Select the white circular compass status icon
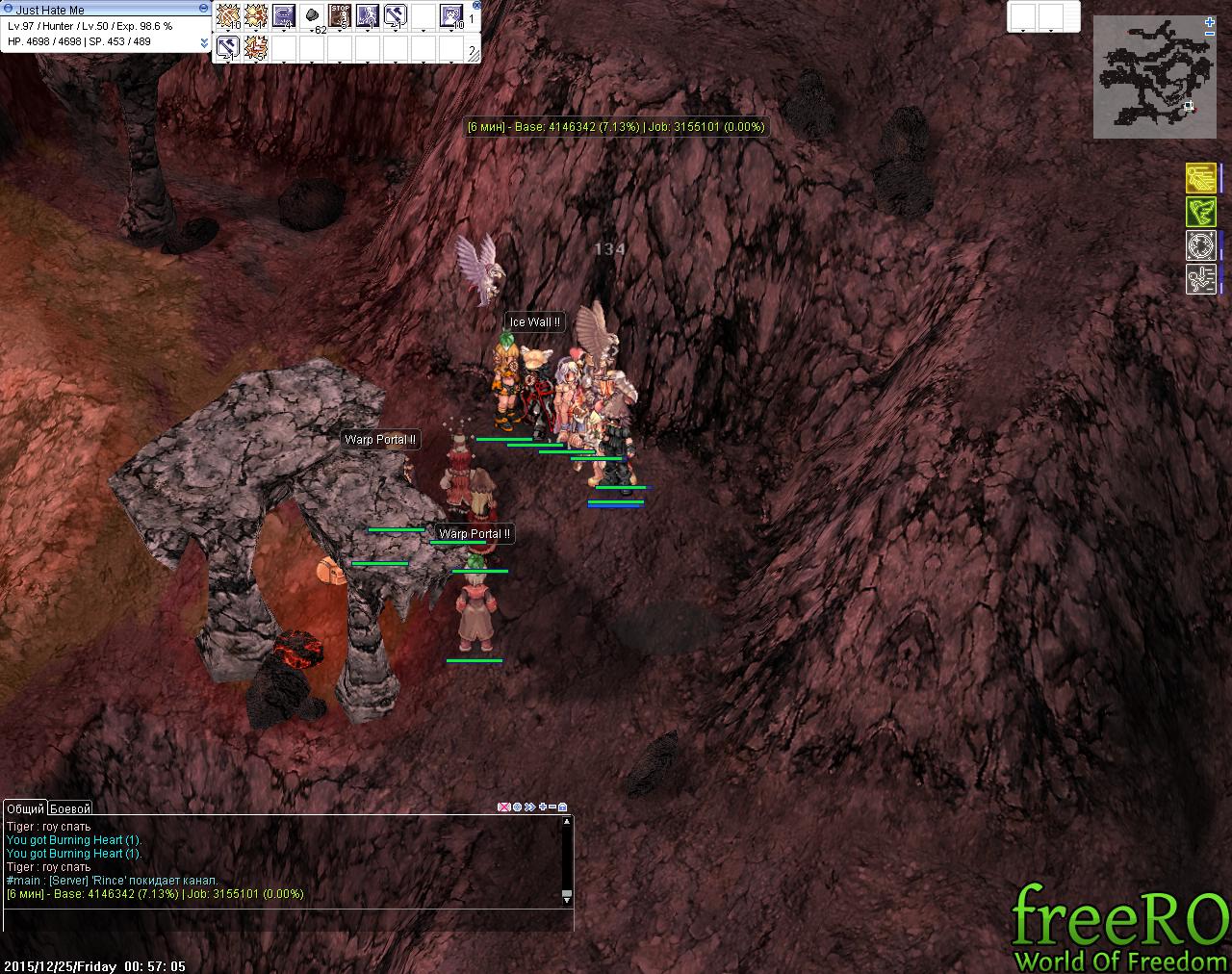Viewport: 1232px width, 974px height. pyautogui.click(x=1200, y=245)
